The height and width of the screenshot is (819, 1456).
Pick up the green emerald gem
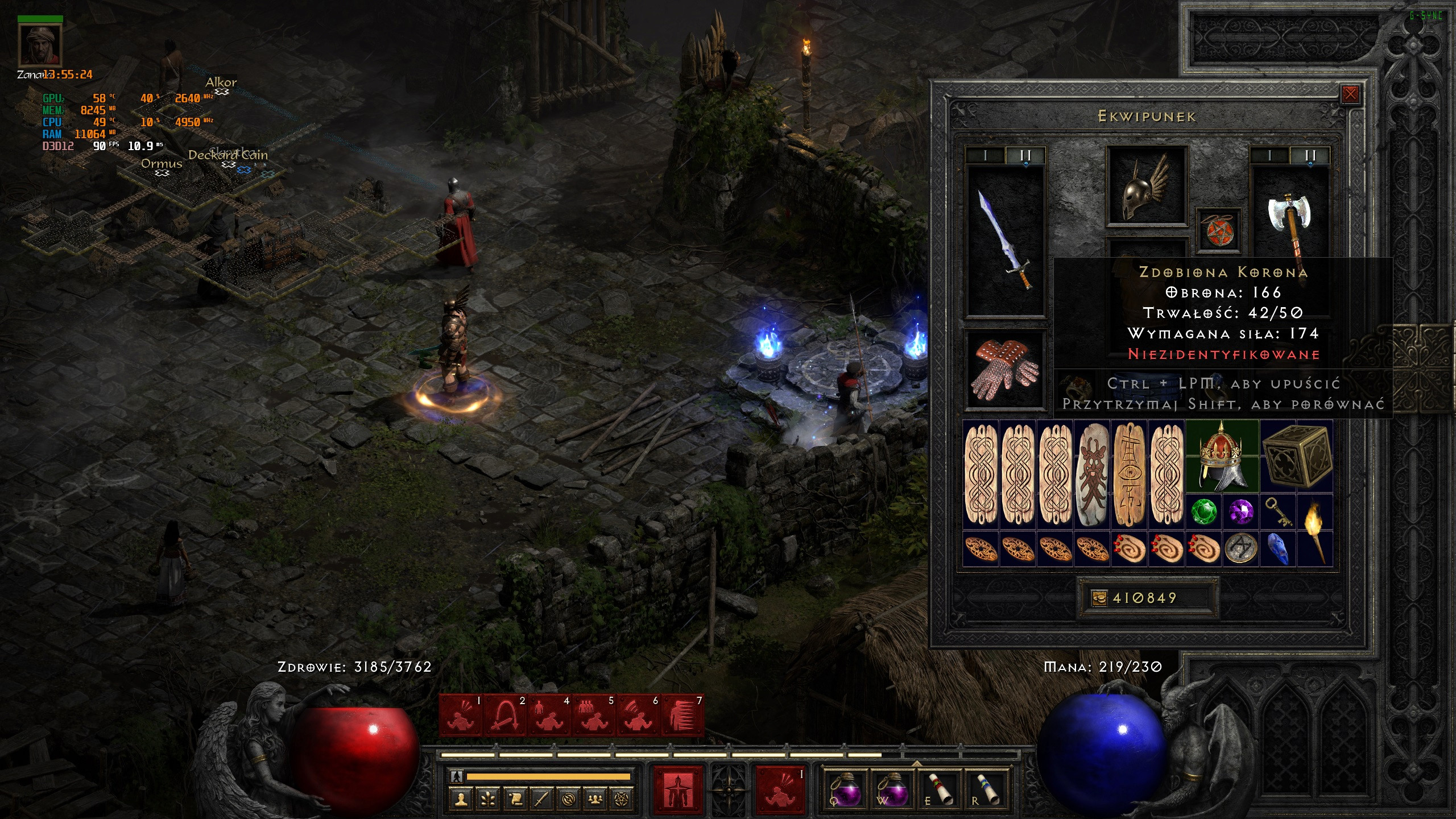(x=1203, y=511)
